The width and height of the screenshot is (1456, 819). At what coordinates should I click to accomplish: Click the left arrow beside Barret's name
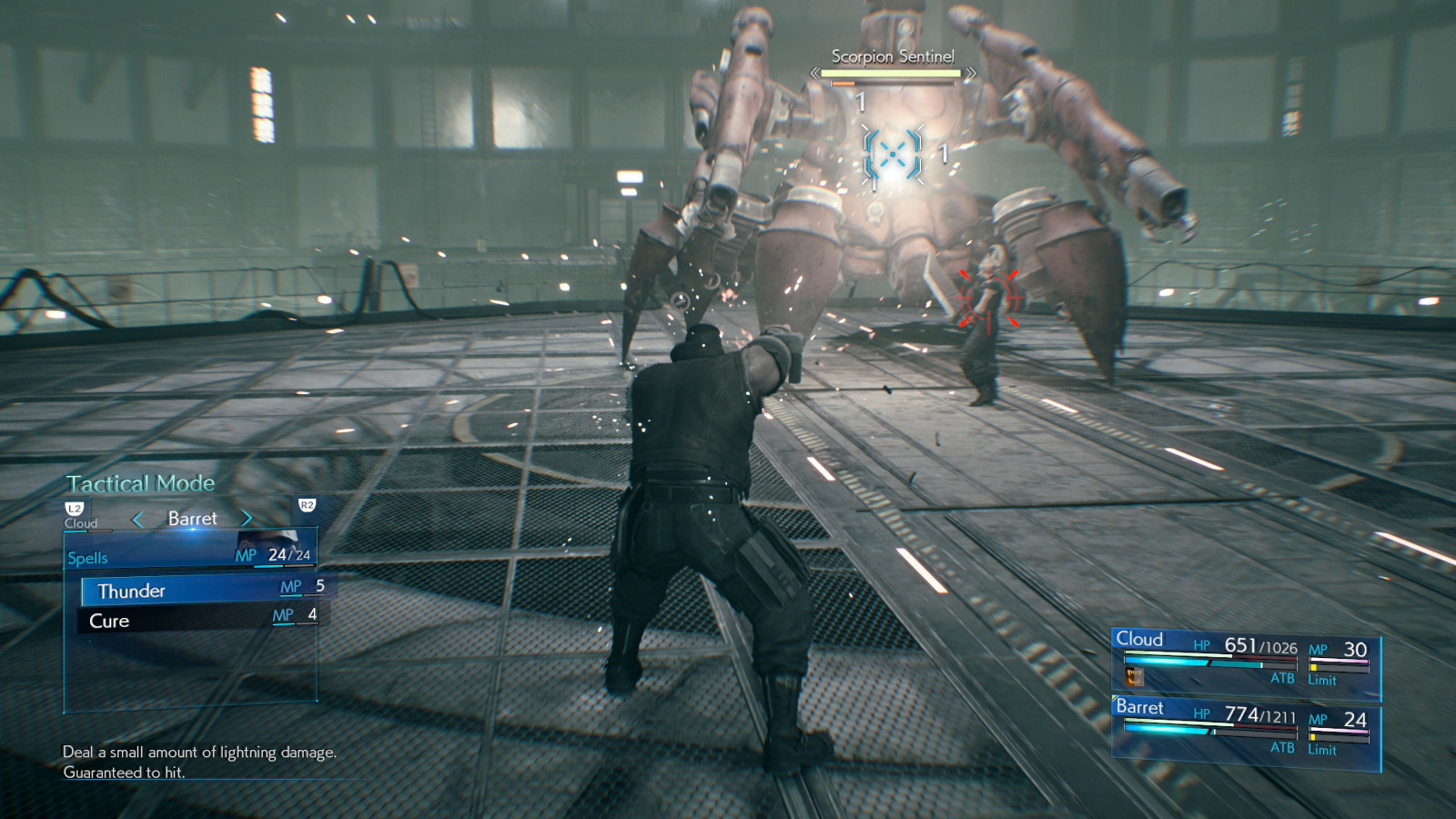tap(138, 519)
